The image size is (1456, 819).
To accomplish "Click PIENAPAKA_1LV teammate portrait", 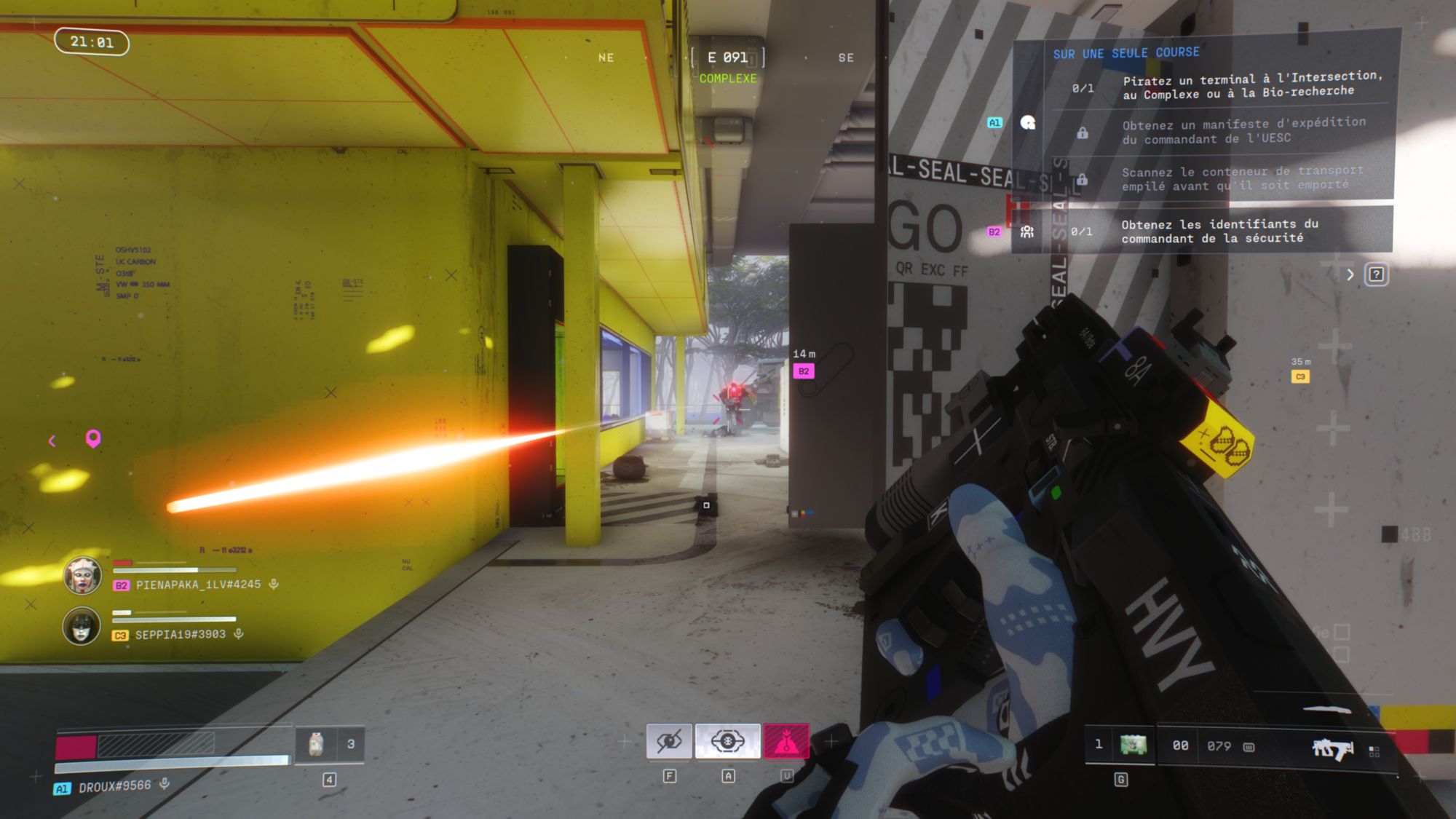I will (x=82, y=575).
